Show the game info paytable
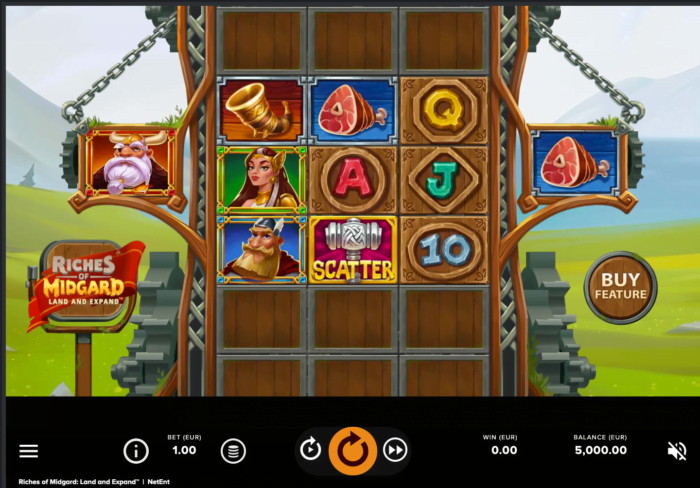The width and height of the screenshot is (700, 488). click(136, 451)
